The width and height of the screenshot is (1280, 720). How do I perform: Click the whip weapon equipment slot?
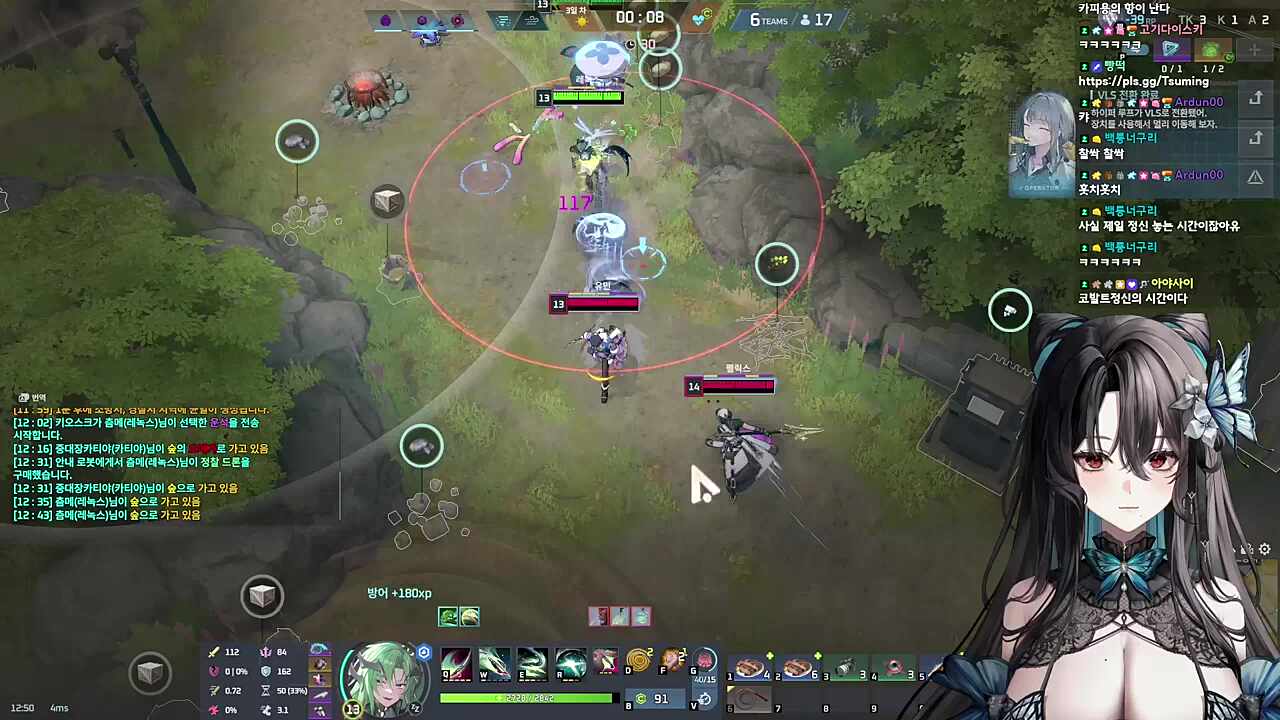point(750,698)
